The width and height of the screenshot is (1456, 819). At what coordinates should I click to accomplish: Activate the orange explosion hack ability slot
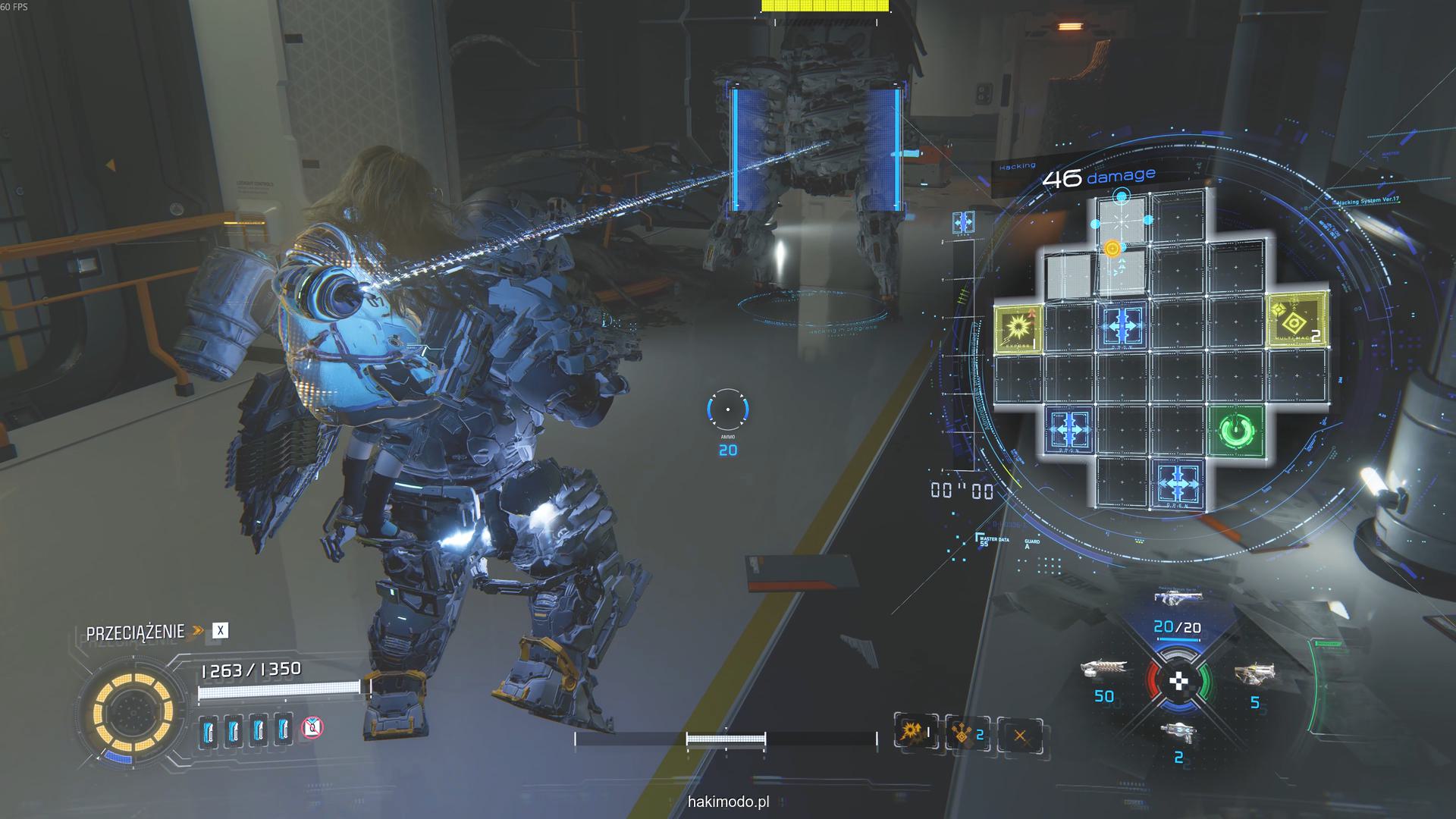913,733
